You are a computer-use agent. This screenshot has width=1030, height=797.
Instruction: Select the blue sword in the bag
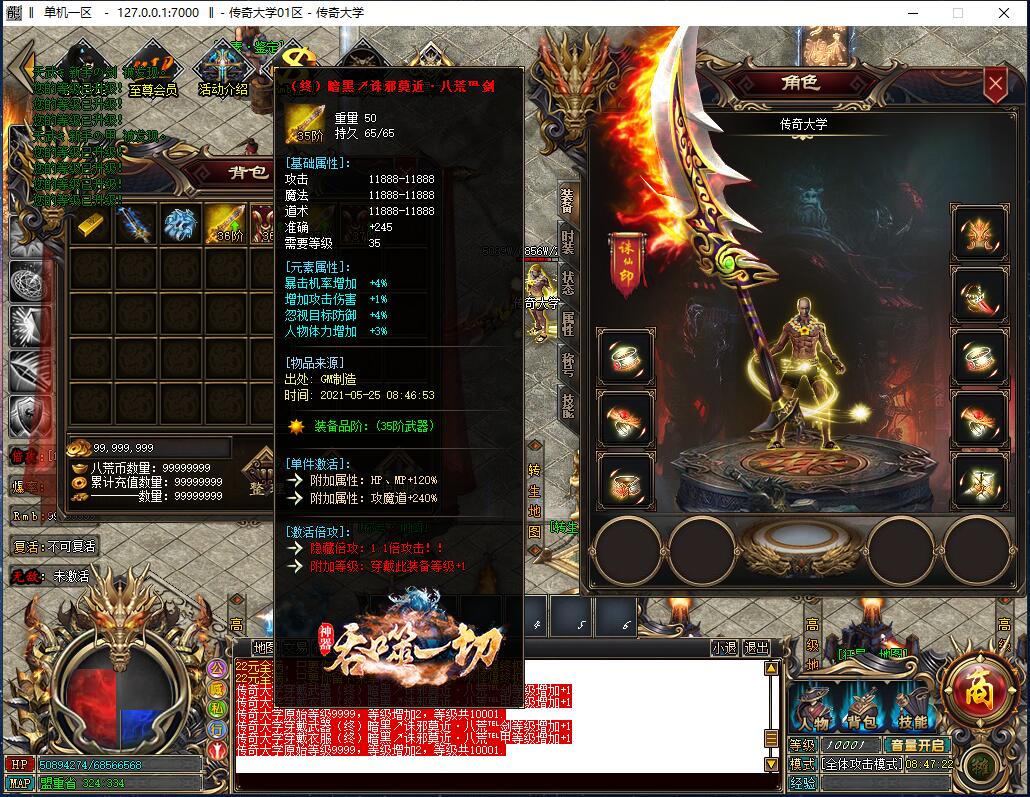pos(135,224)
